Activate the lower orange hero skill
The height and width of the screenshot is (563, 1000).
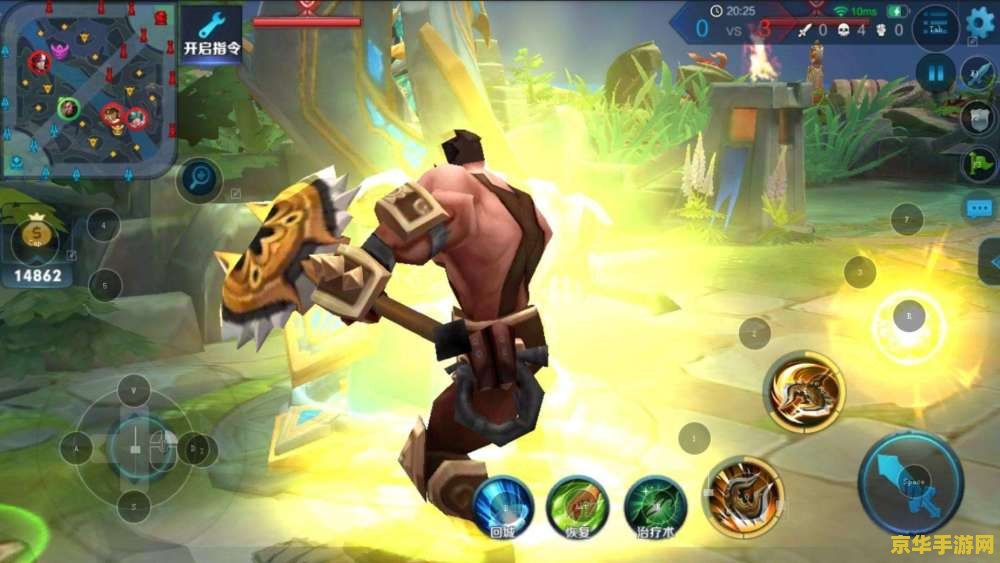[743, 494]
